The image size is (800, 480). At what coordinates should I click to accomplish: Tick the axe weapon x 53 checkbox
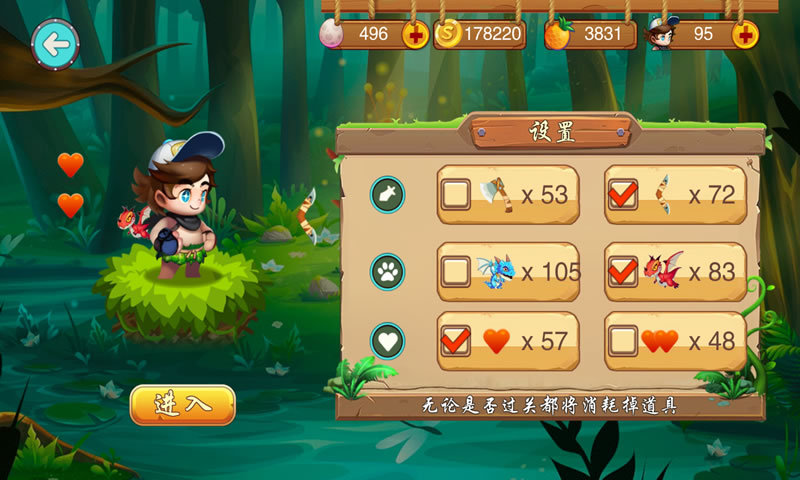pos(456,194)
